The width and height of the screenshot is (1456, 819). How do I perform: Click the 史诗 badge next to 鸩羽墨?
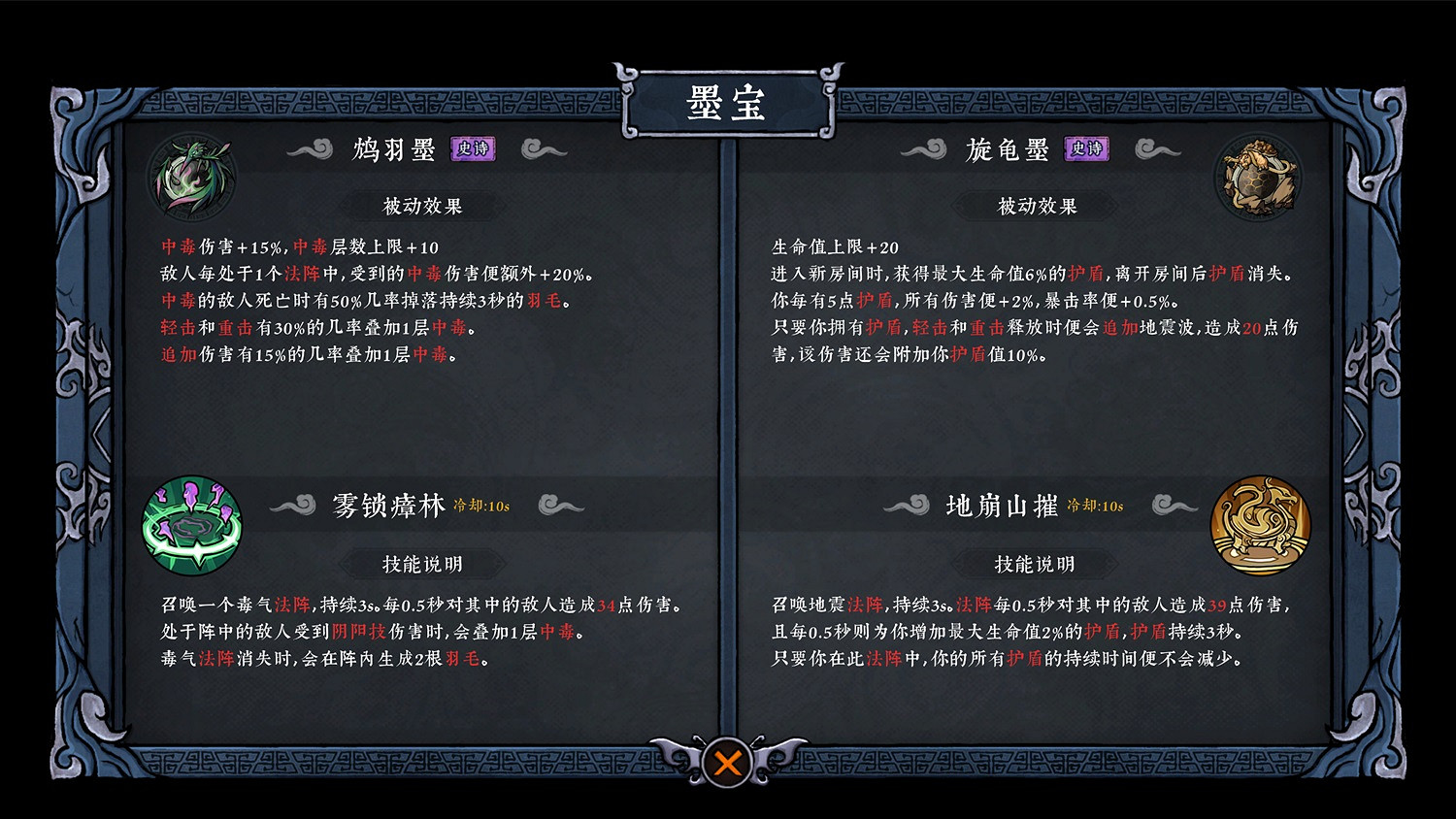tap(474, 149)
